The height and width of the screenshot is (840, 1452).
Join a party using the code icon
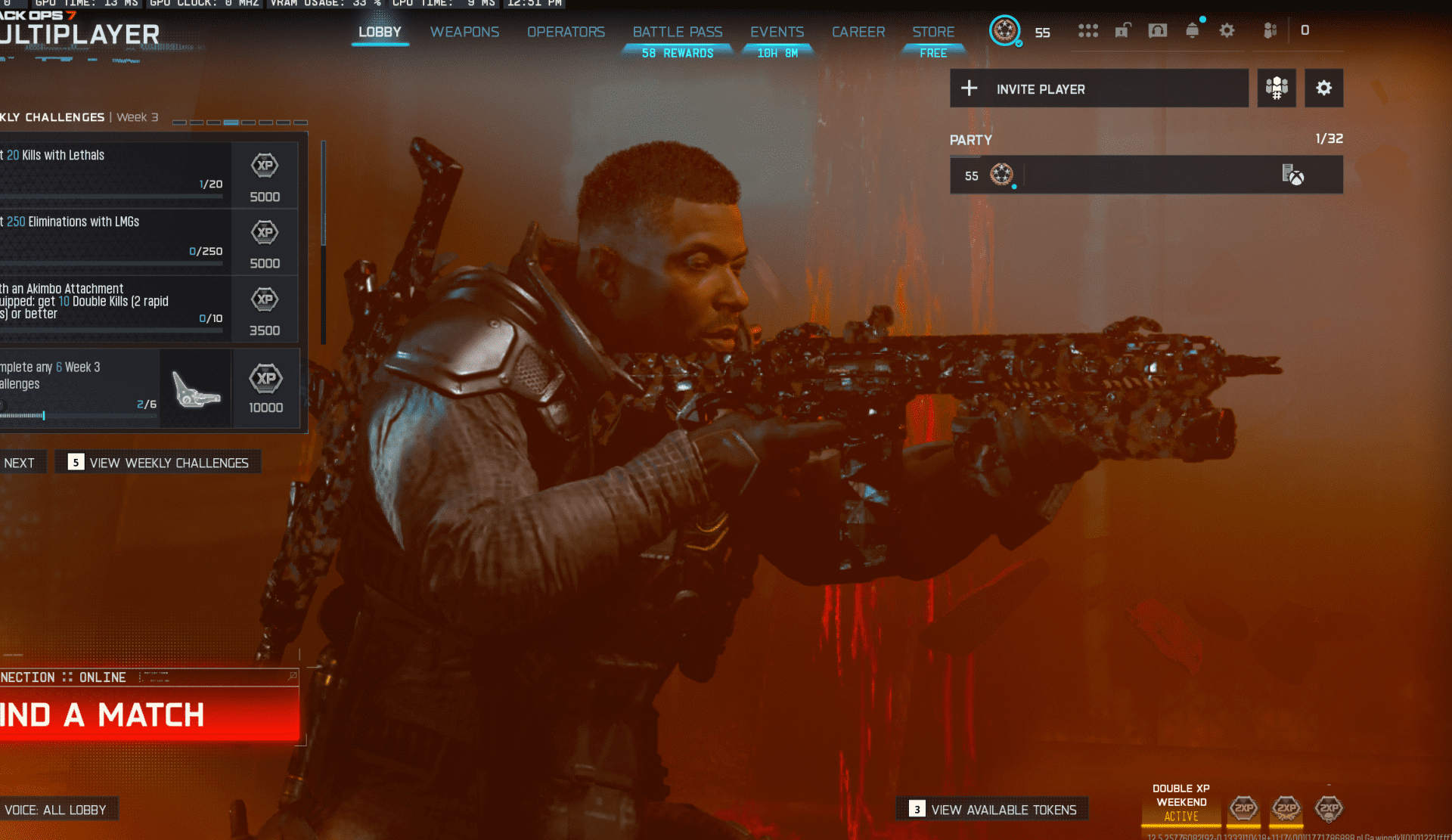(1277, 88)
